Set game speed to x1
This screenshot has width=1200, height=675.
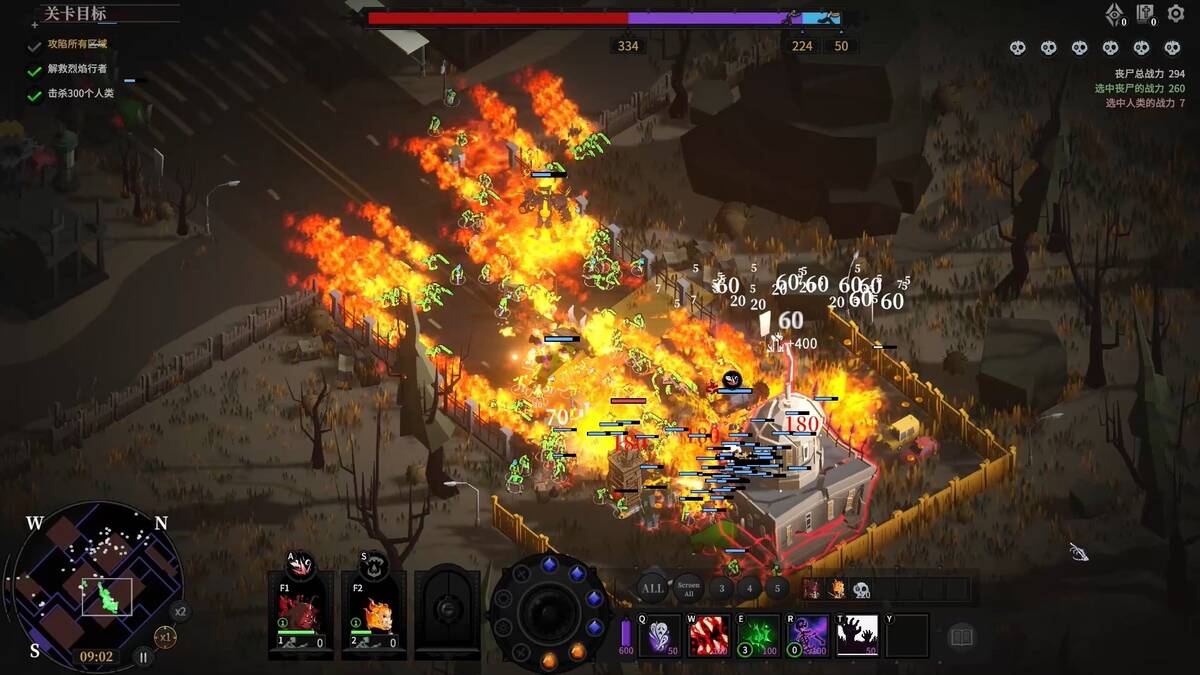click(x=165, y=636)
